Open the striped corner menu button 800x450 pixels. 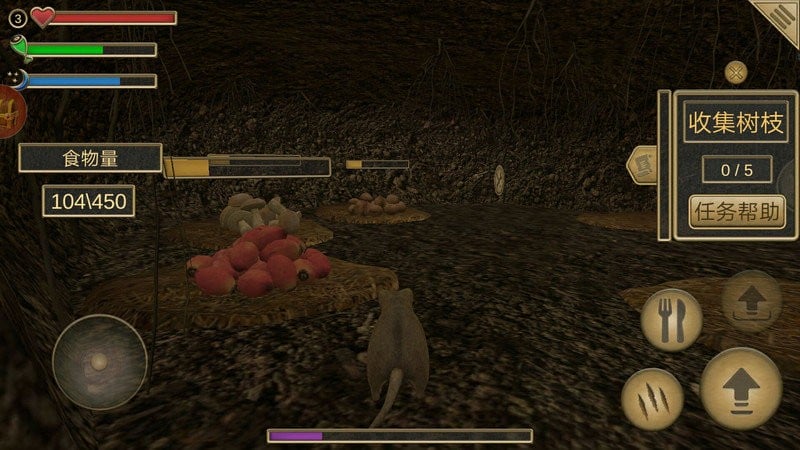tap(779, 19)
